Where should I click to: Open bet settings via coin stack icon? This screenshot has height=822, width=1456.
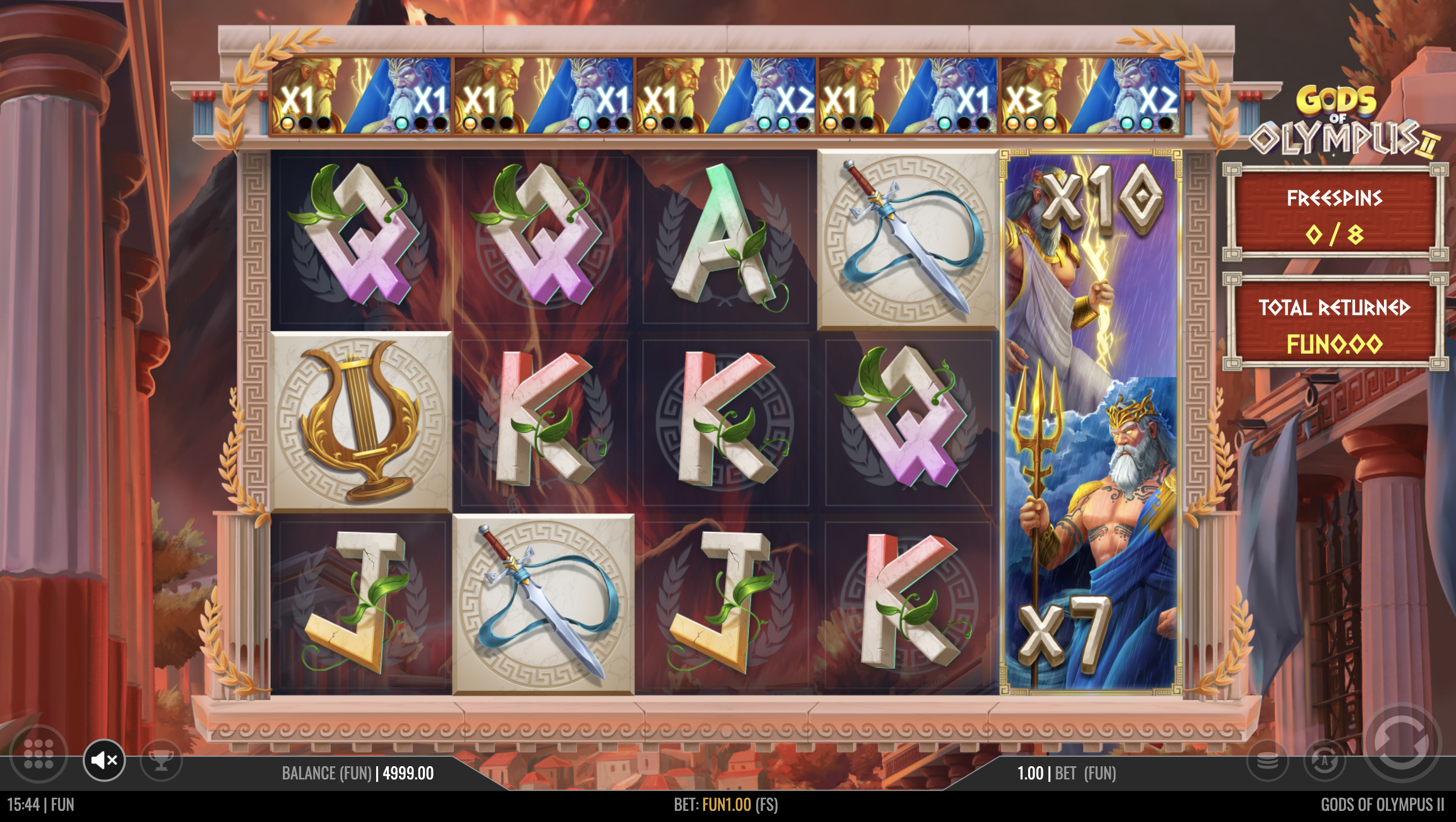coord(1267,760)
